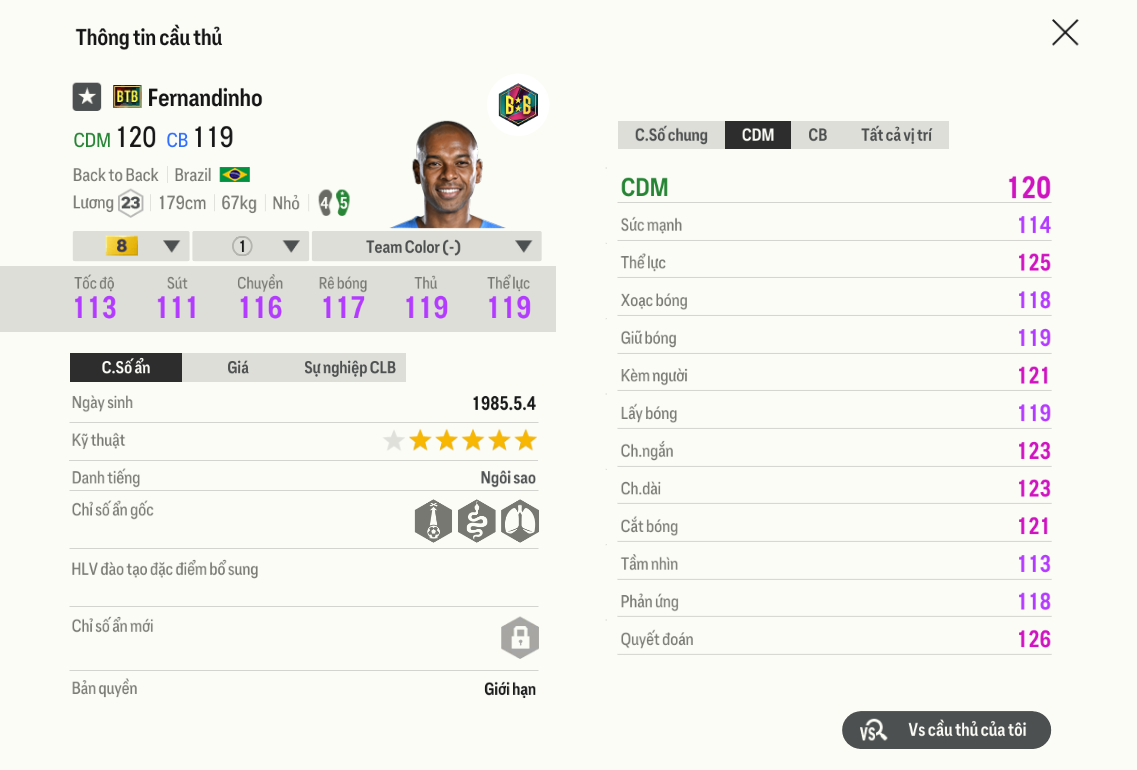Show the Tất cả vị trí tab
The image size is (1137, 770).
pyautogui.click(x=896, y=135)
